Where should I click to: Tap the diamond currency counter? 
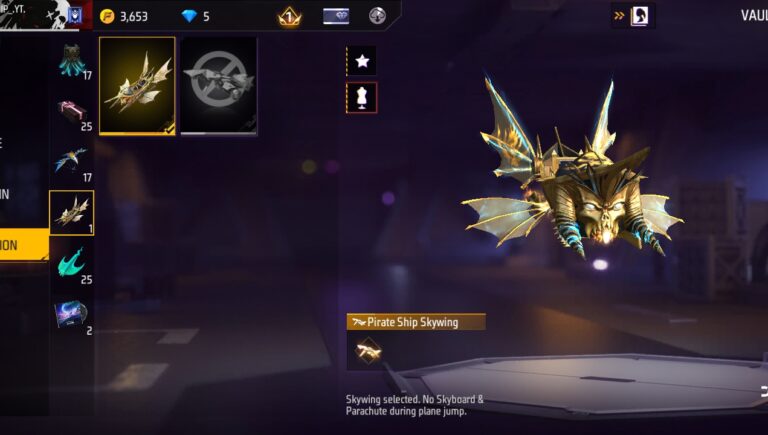(x=195, y=16)
